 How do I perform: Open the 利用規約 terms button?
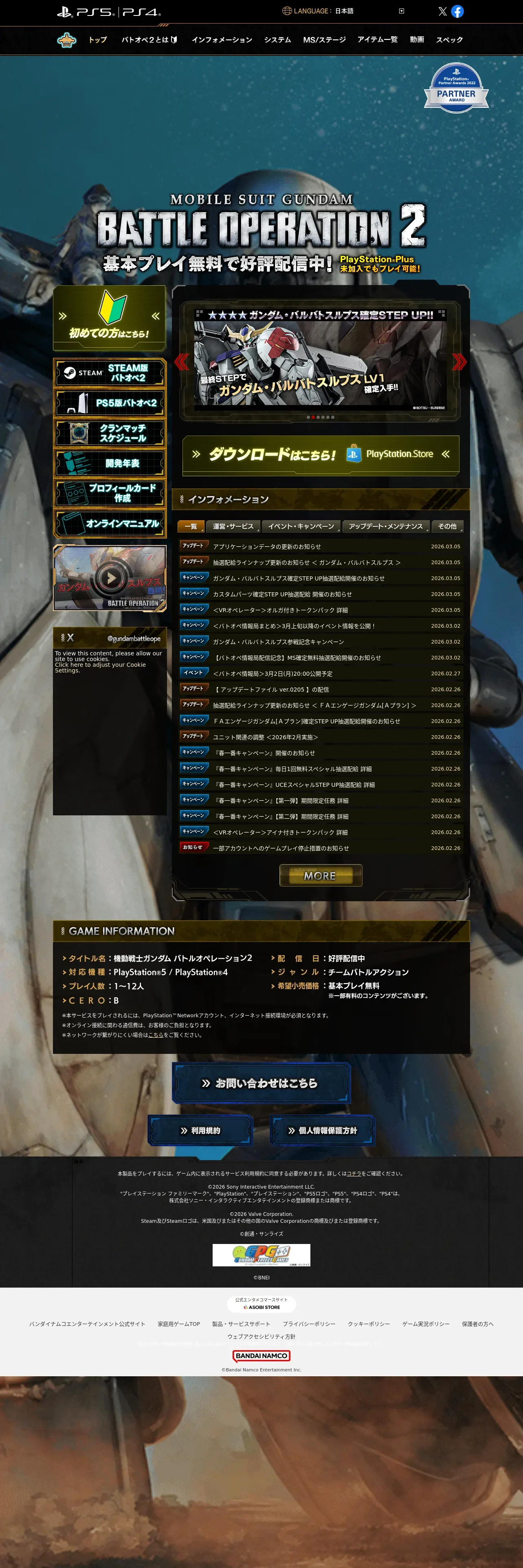(x=201, y=1130)
